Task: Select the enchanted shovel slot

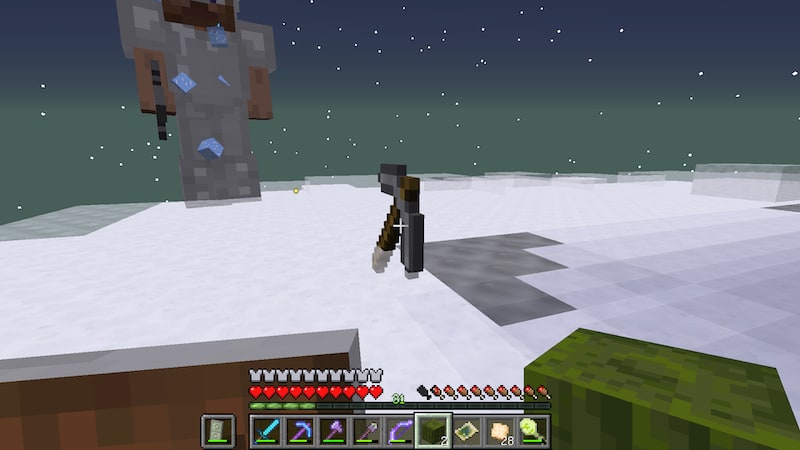Action: (367, 431)
